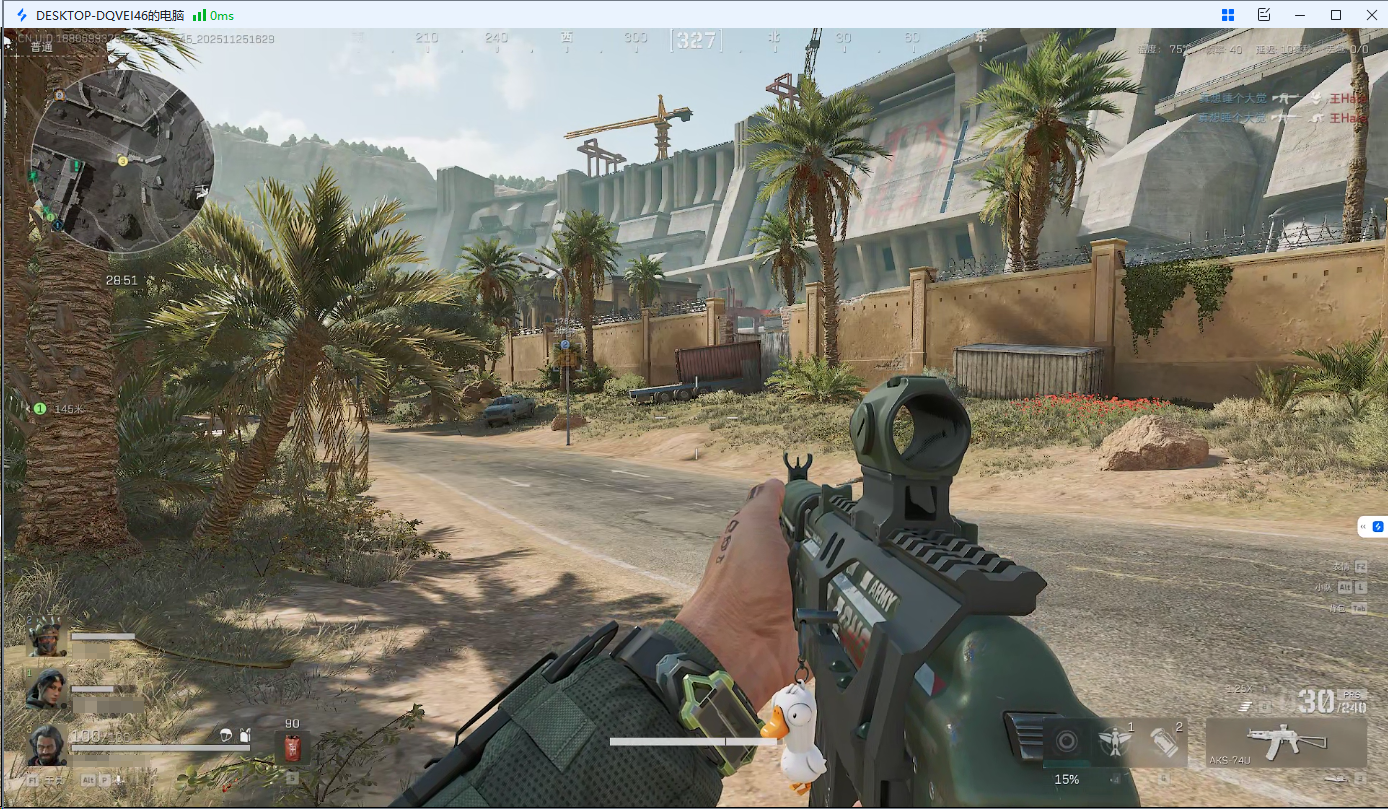Click the helmet armor status icon
Screen dimensions: 1388x809
pyautogui.click(x=226, y=736)
